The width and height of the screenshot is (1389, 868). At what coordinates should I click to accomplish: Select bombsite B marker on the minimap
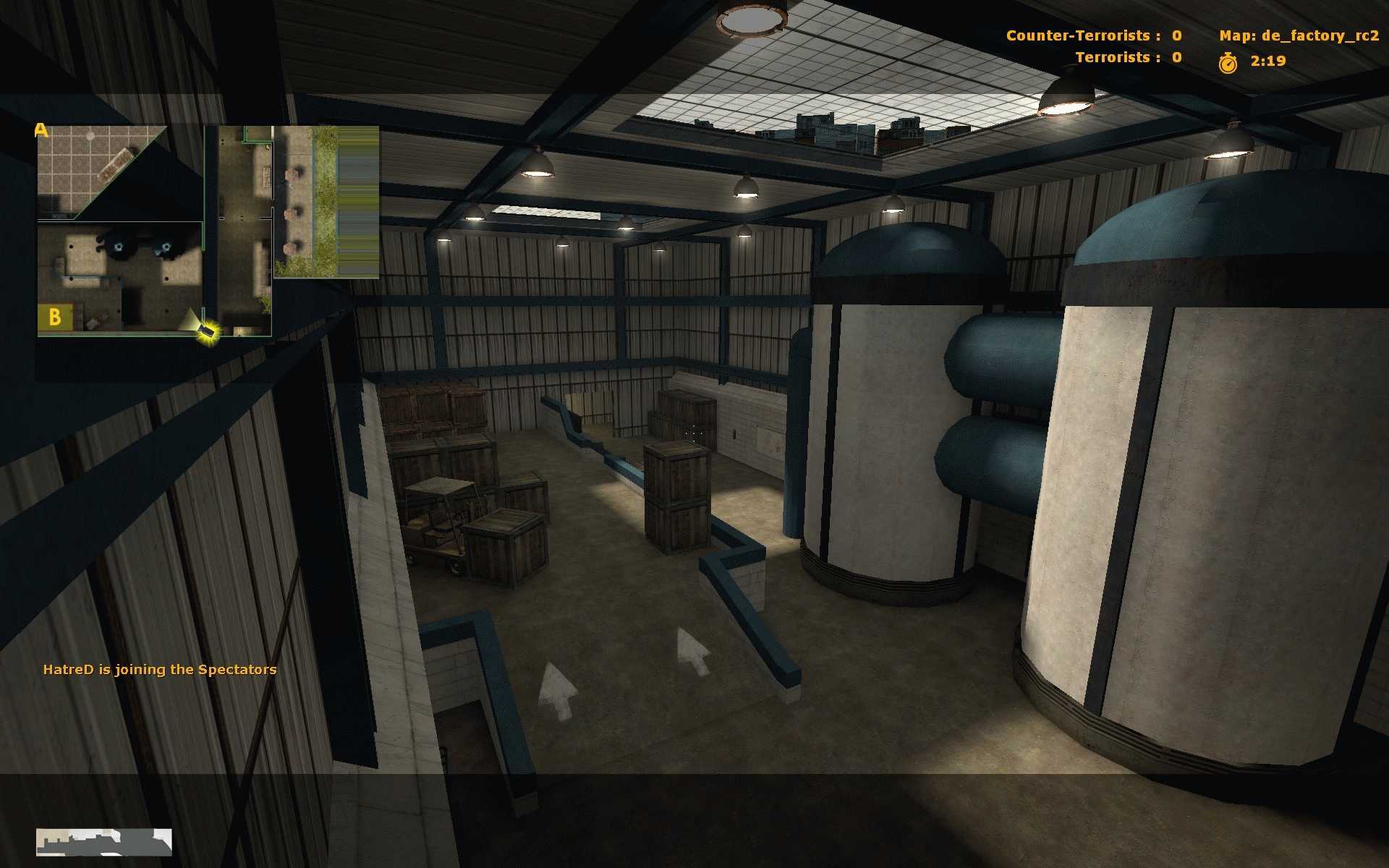55,318
